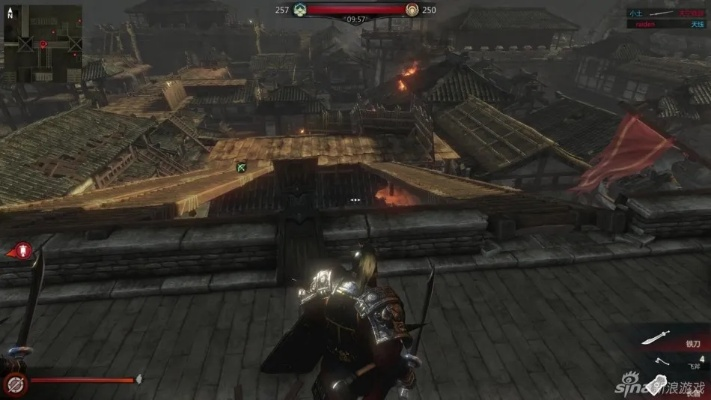Click the green crossed-swords objective marker
Screen dimensions: 711x400
pos(241,166)
